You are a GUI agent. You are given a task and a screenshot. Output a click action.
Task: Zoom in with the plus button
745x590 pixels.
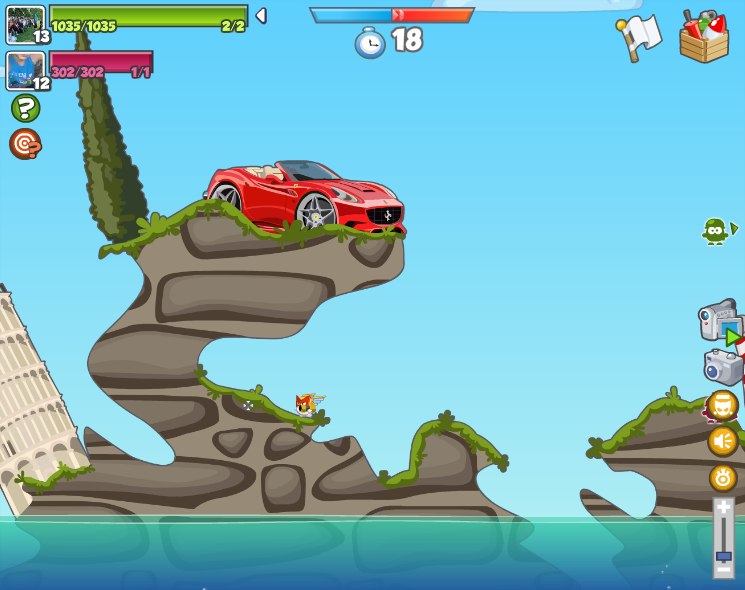coord(723,507)
